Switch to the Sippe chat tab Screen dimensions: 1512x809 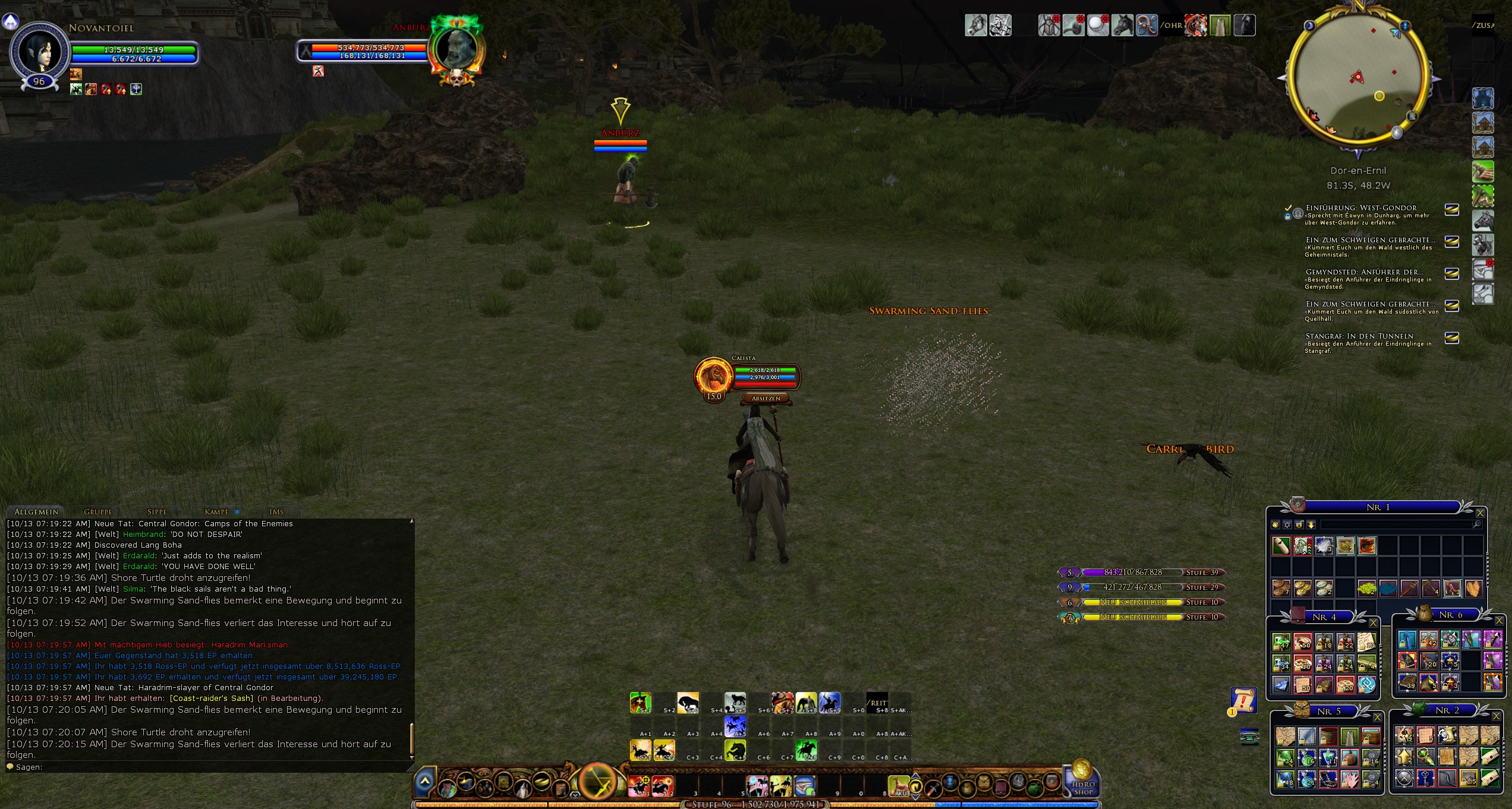(157, 511)
